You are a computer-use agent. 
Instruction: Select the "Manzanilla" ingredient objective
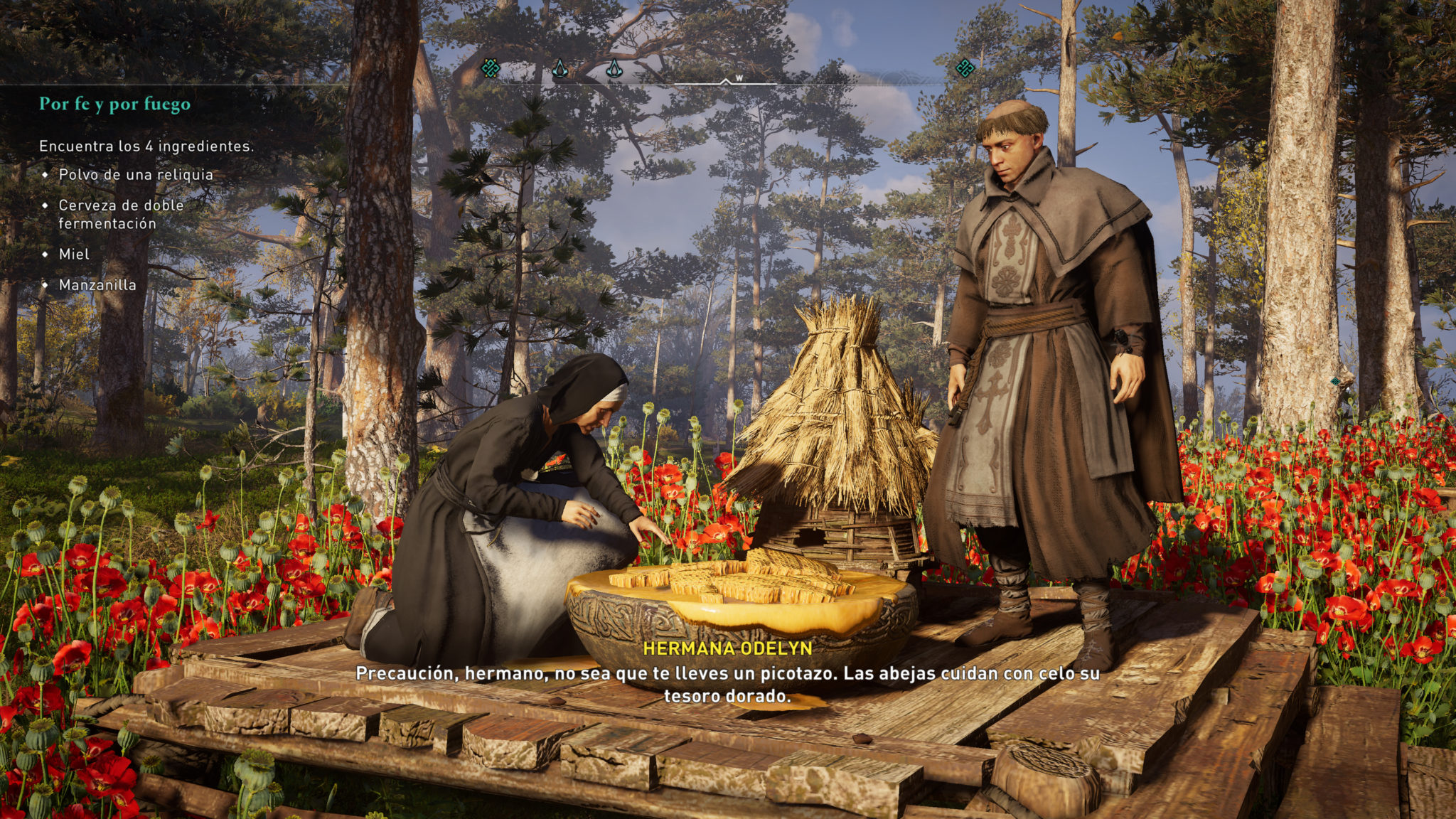coord(97,285)
